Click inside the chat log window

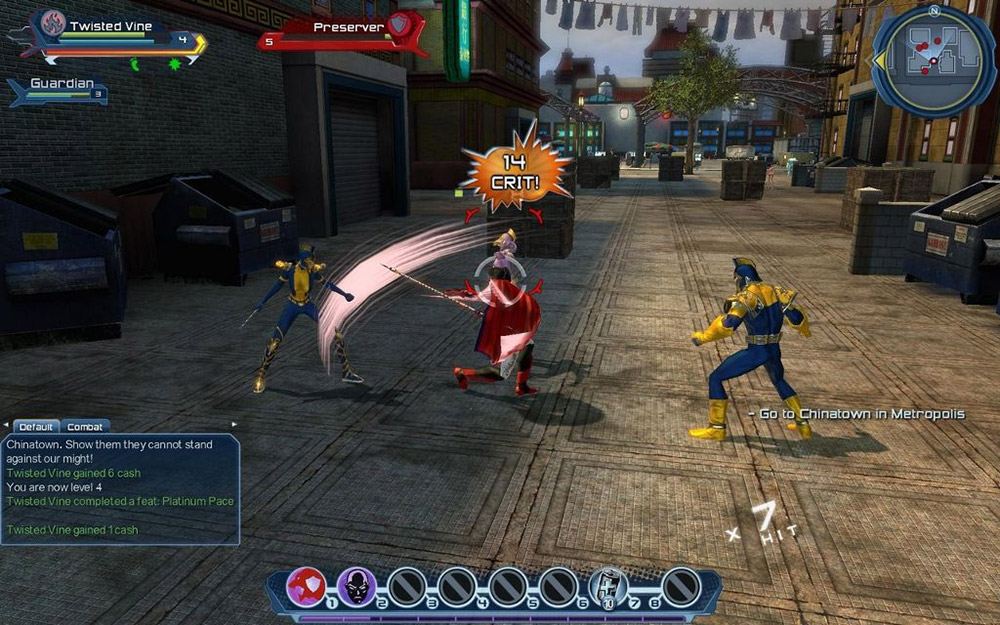tap(120, 488)
